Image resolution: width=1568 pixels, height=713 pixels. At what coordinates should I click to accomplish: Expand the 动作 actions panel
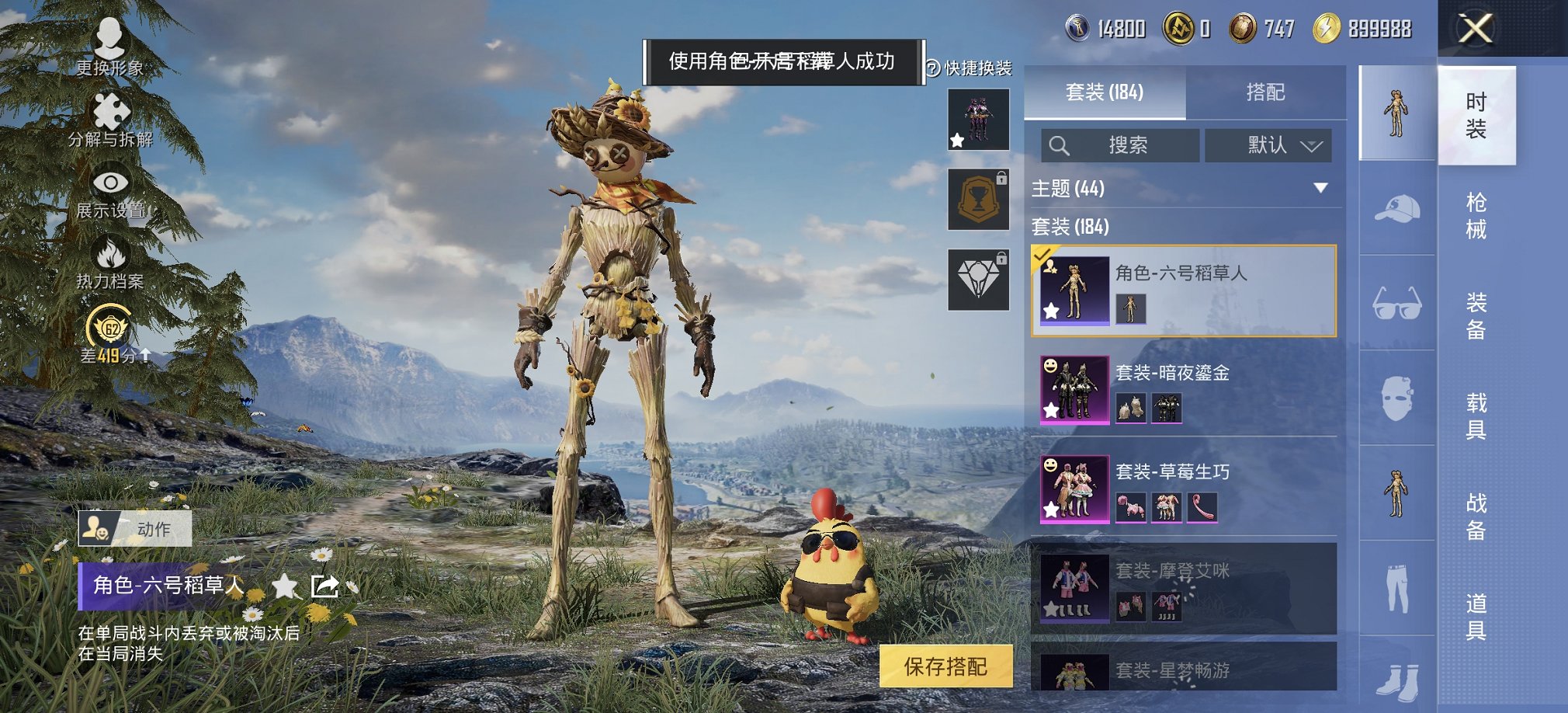136,528
